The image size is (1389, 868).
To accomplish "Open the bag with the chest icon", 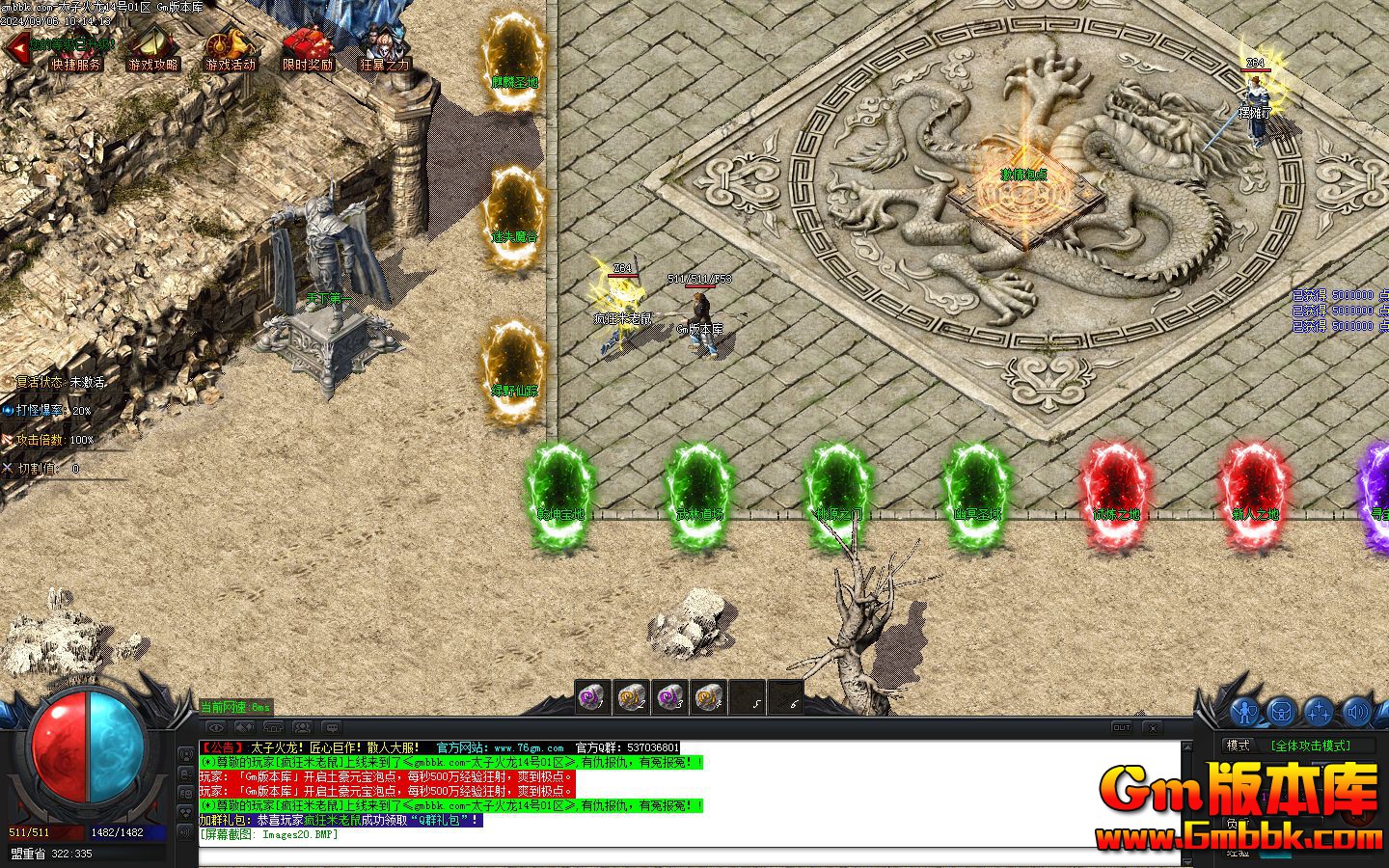I will click(1281, 712).
